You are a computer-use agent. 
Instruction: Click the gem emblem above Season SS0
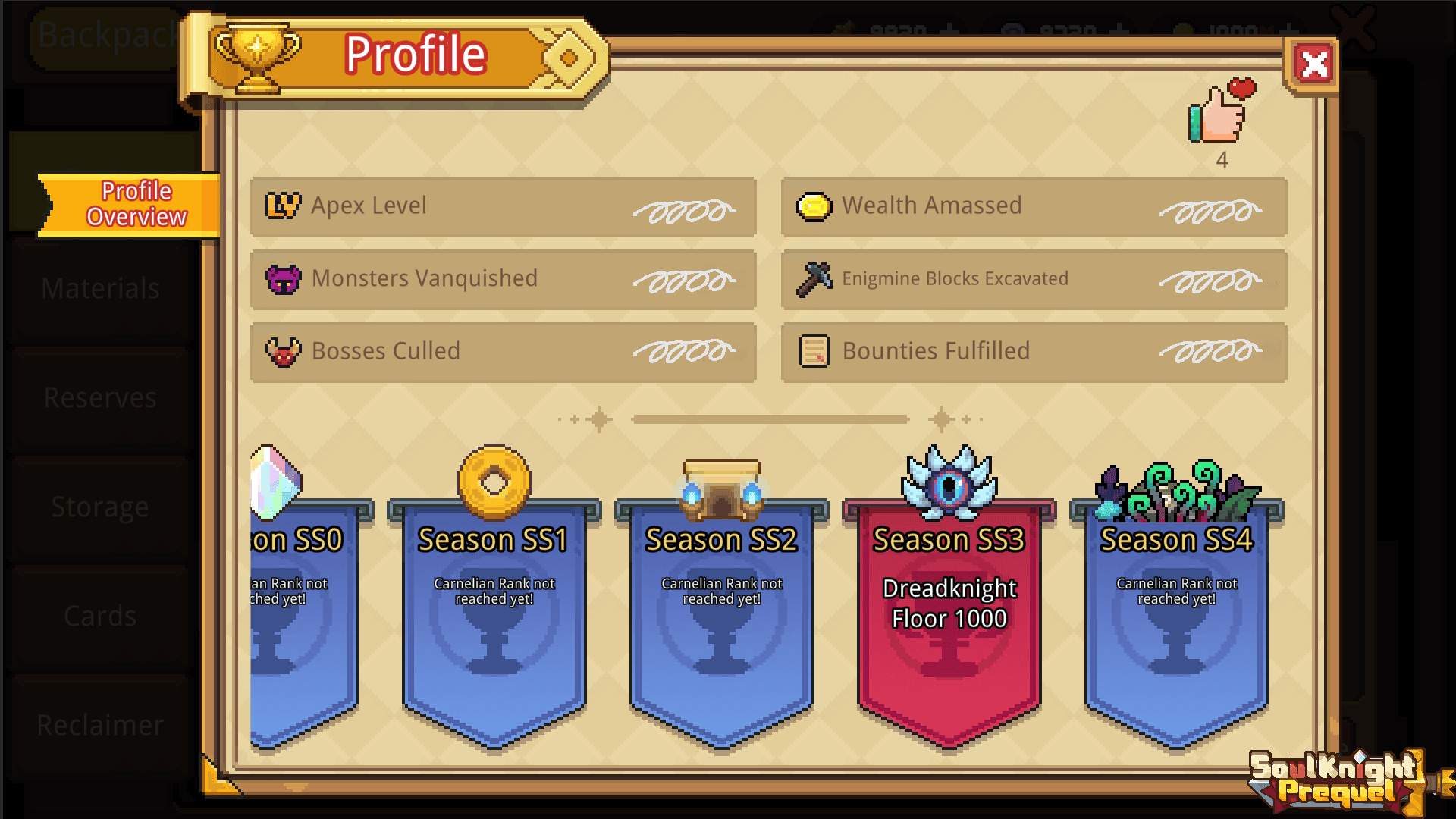tap(273, 482)
